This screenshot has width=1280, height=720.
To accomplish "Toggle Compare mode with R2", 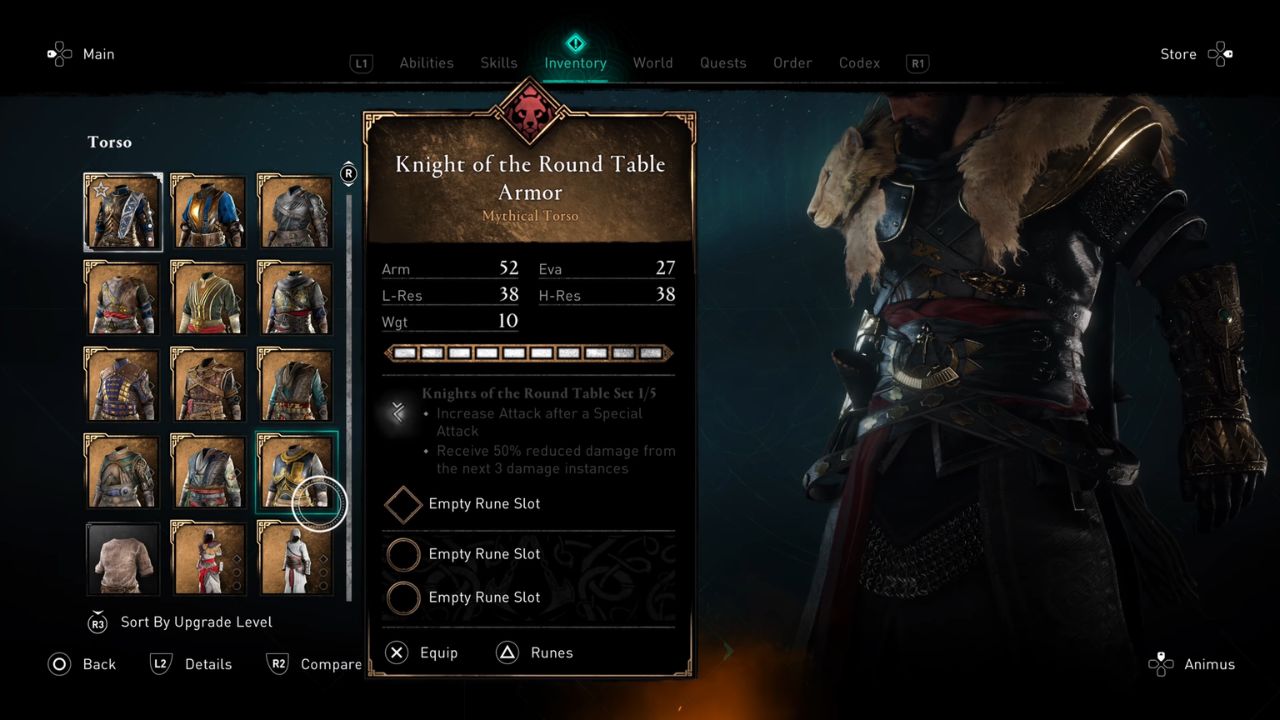I will (x=278, y=664).
